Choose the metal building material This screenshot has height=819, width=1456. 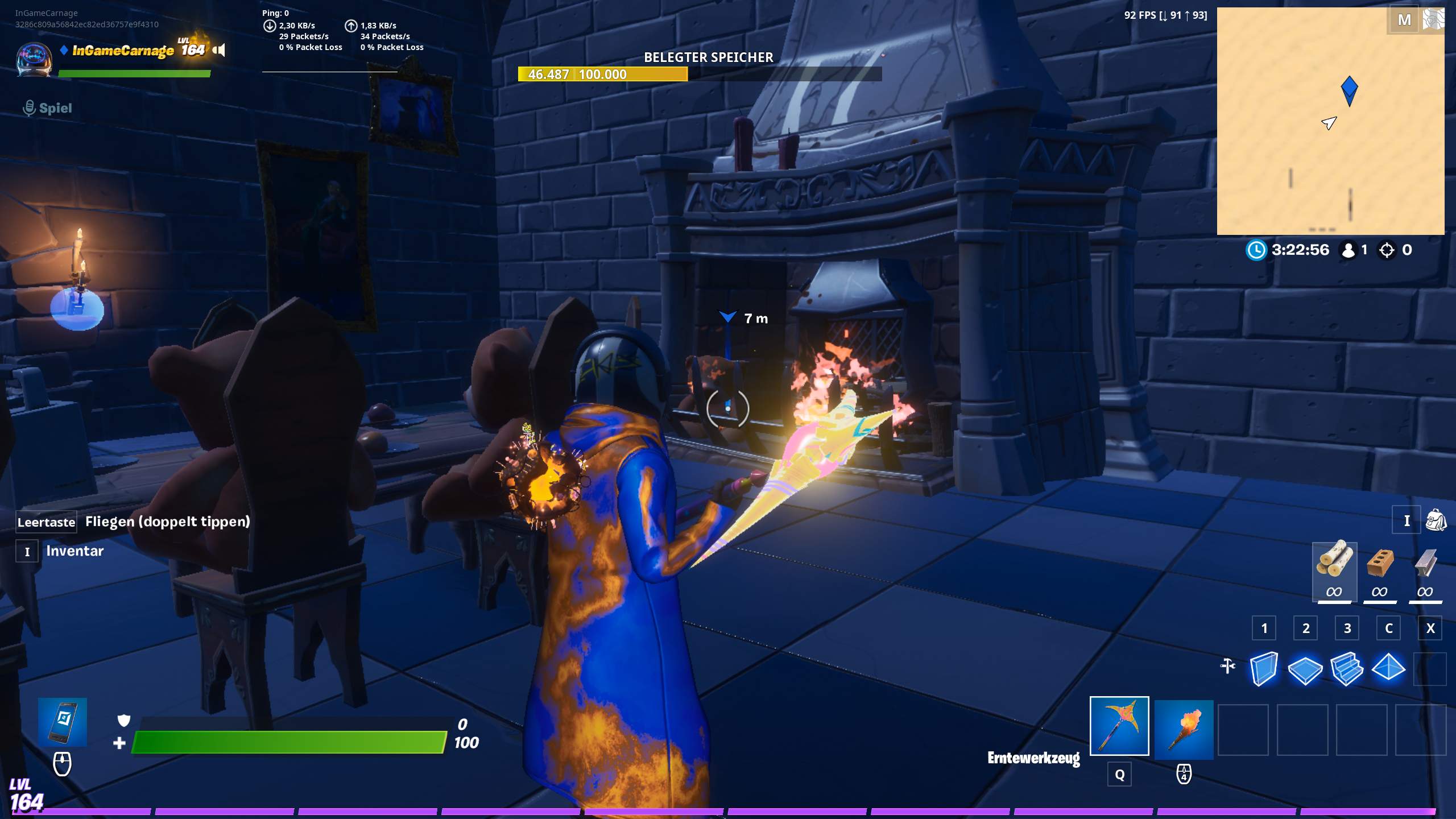1425,570
